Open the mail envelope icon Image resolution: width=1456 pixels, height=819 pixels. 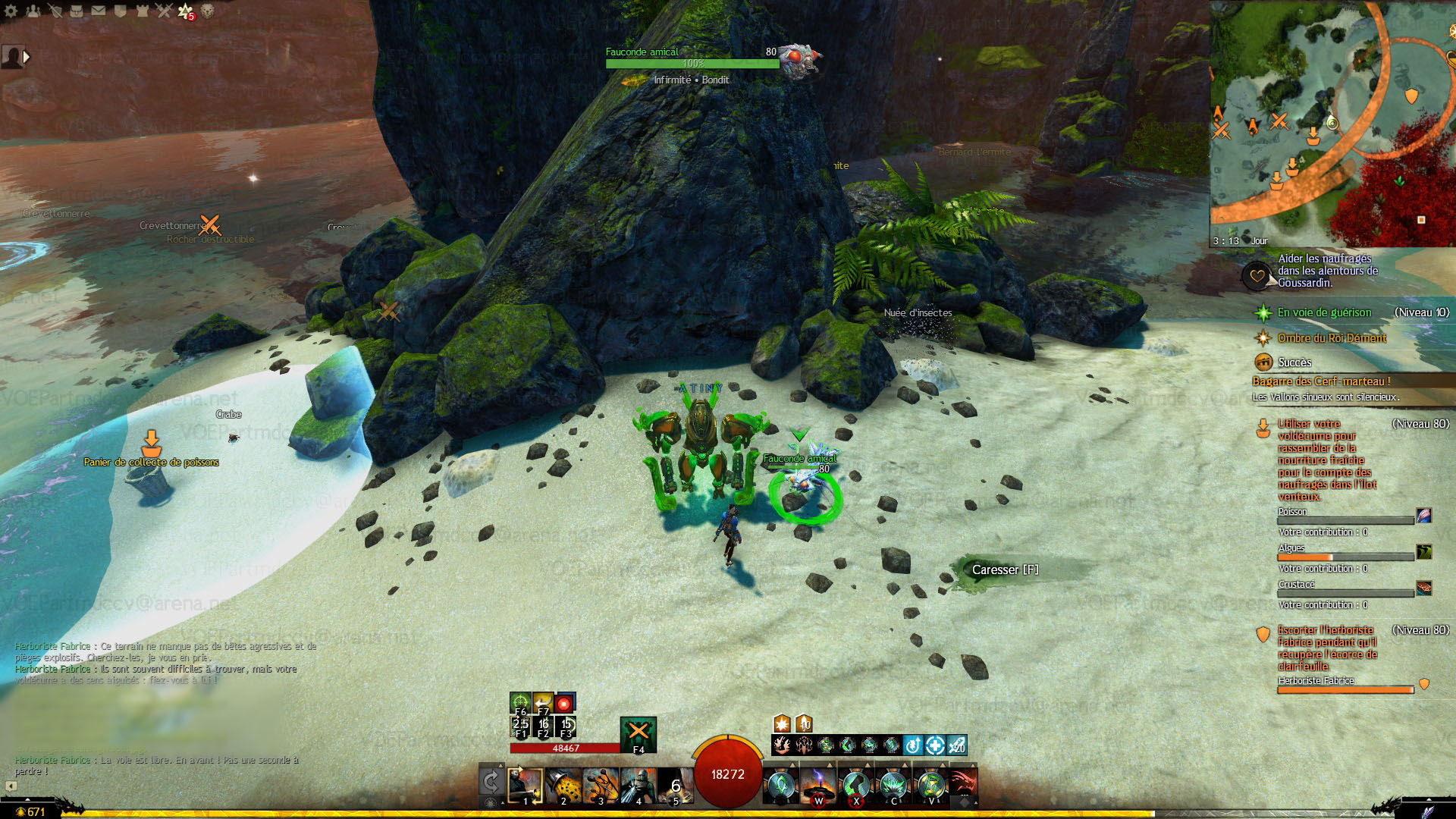click(99, 11)
